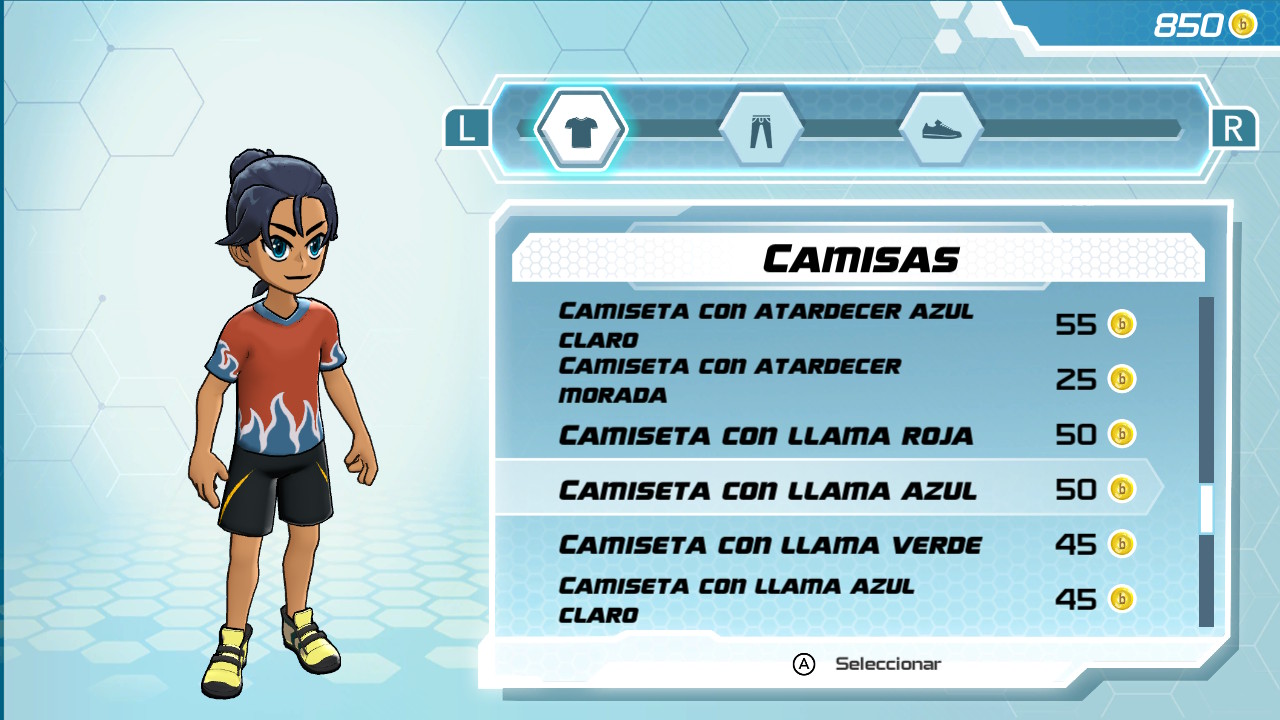Show the shoes category tab
Viewport: 1280px width, 720px height.
click(940, 130)
